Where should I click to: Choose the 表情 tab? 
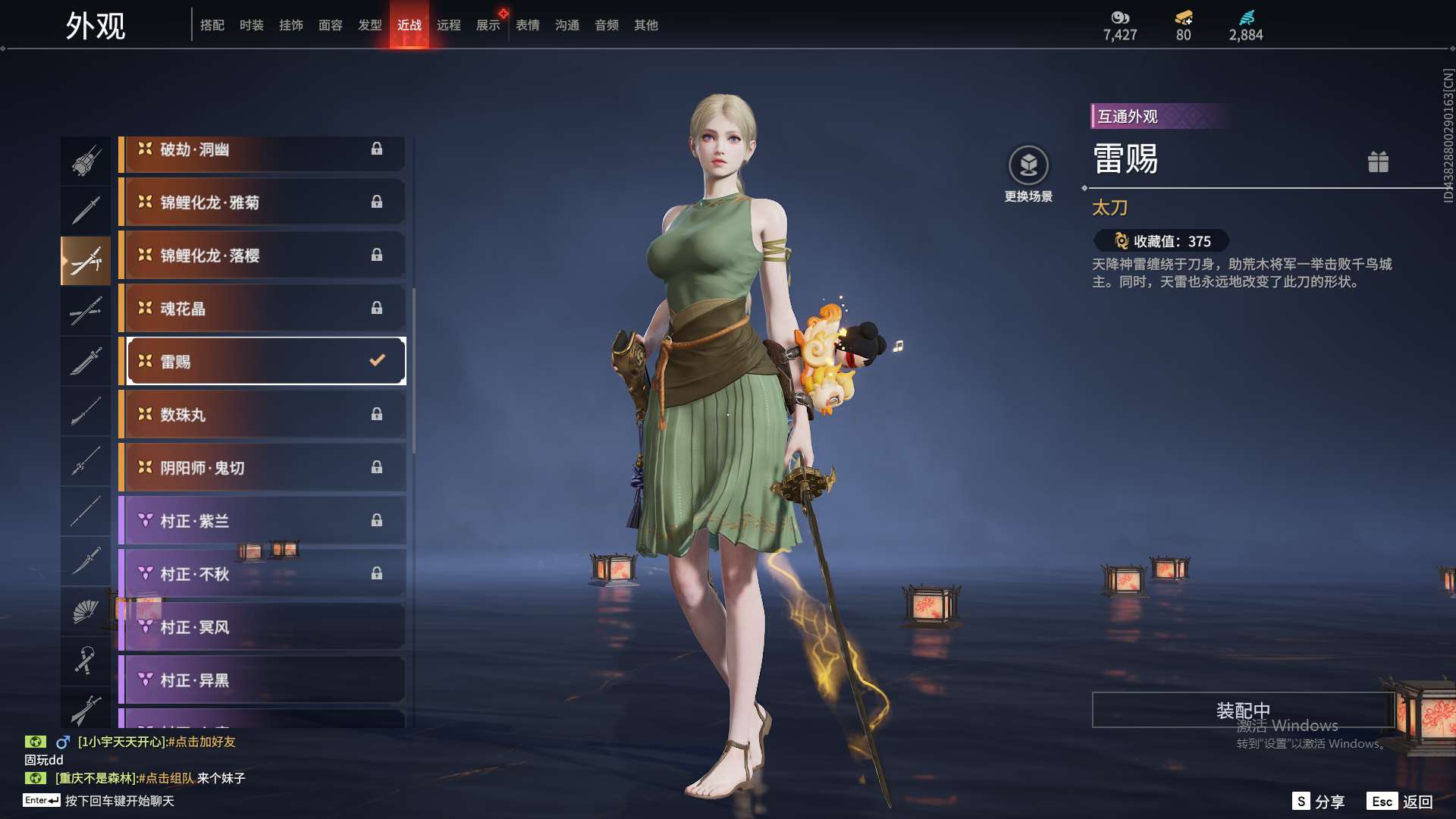coord(527,25)
